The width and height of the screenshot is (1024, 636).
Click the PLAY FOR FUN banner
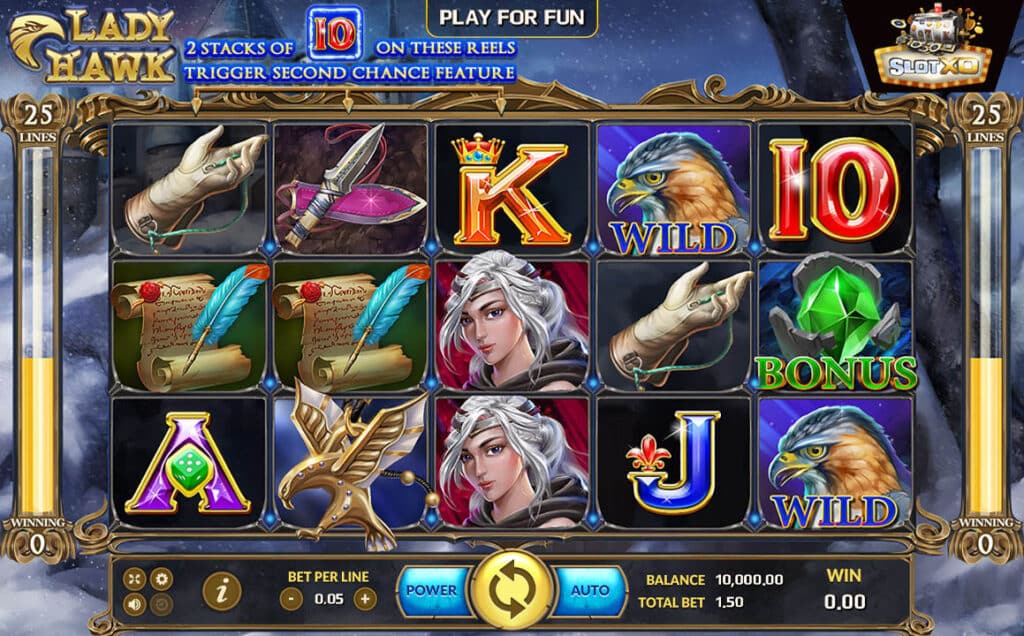(512, 17)
